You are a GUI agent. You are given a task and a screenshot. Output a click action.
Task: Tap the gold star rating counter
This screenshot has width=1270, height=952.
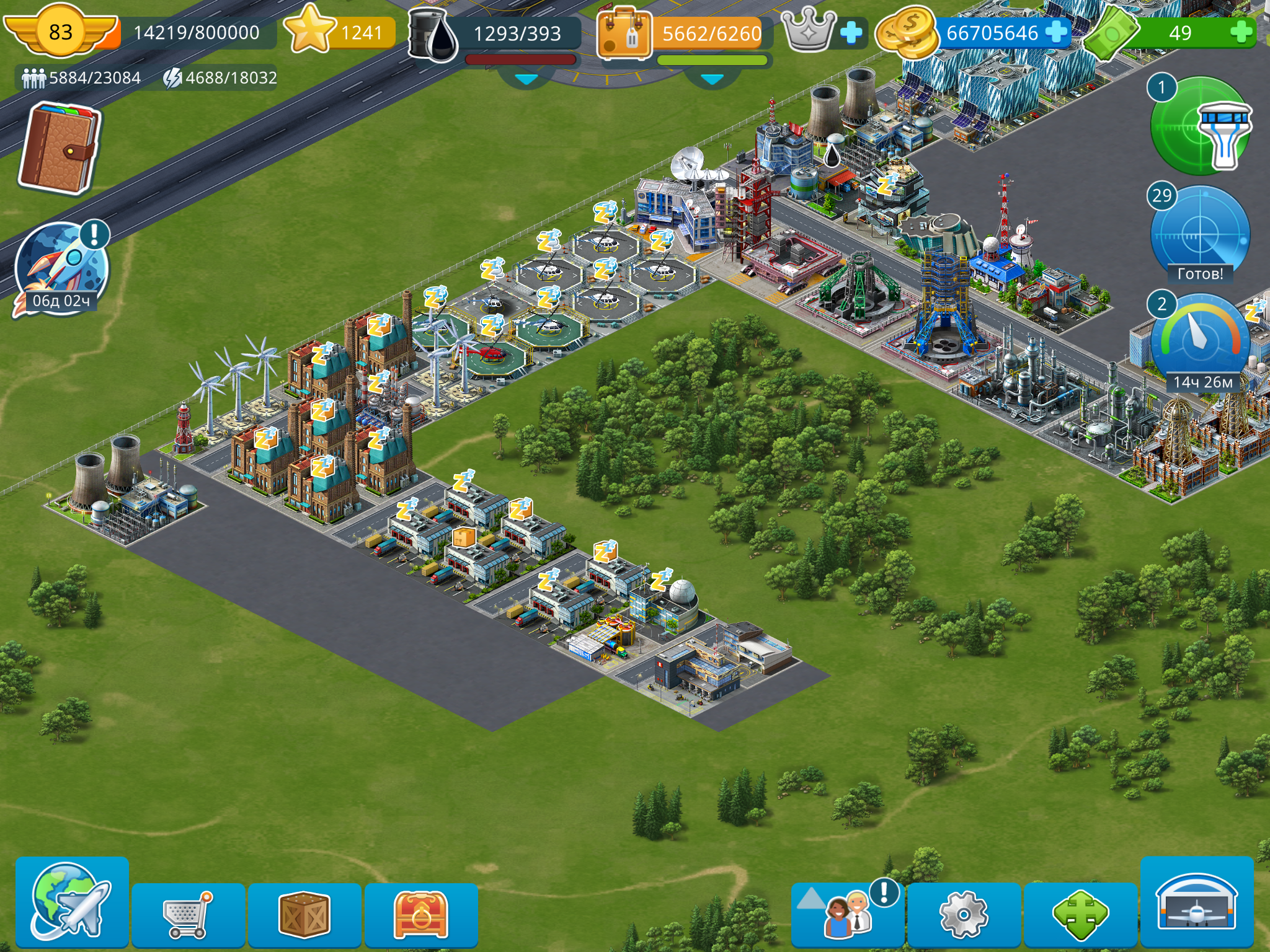339,31
